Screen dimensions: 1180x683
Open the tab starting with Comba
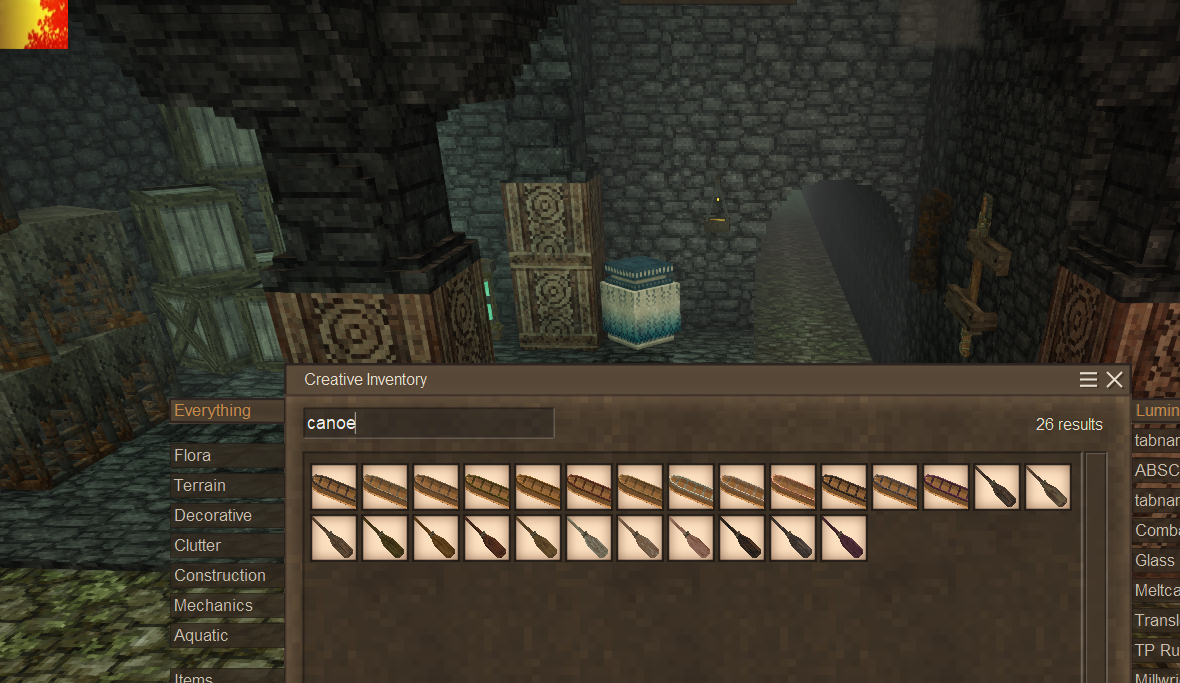coord(1157,530)
